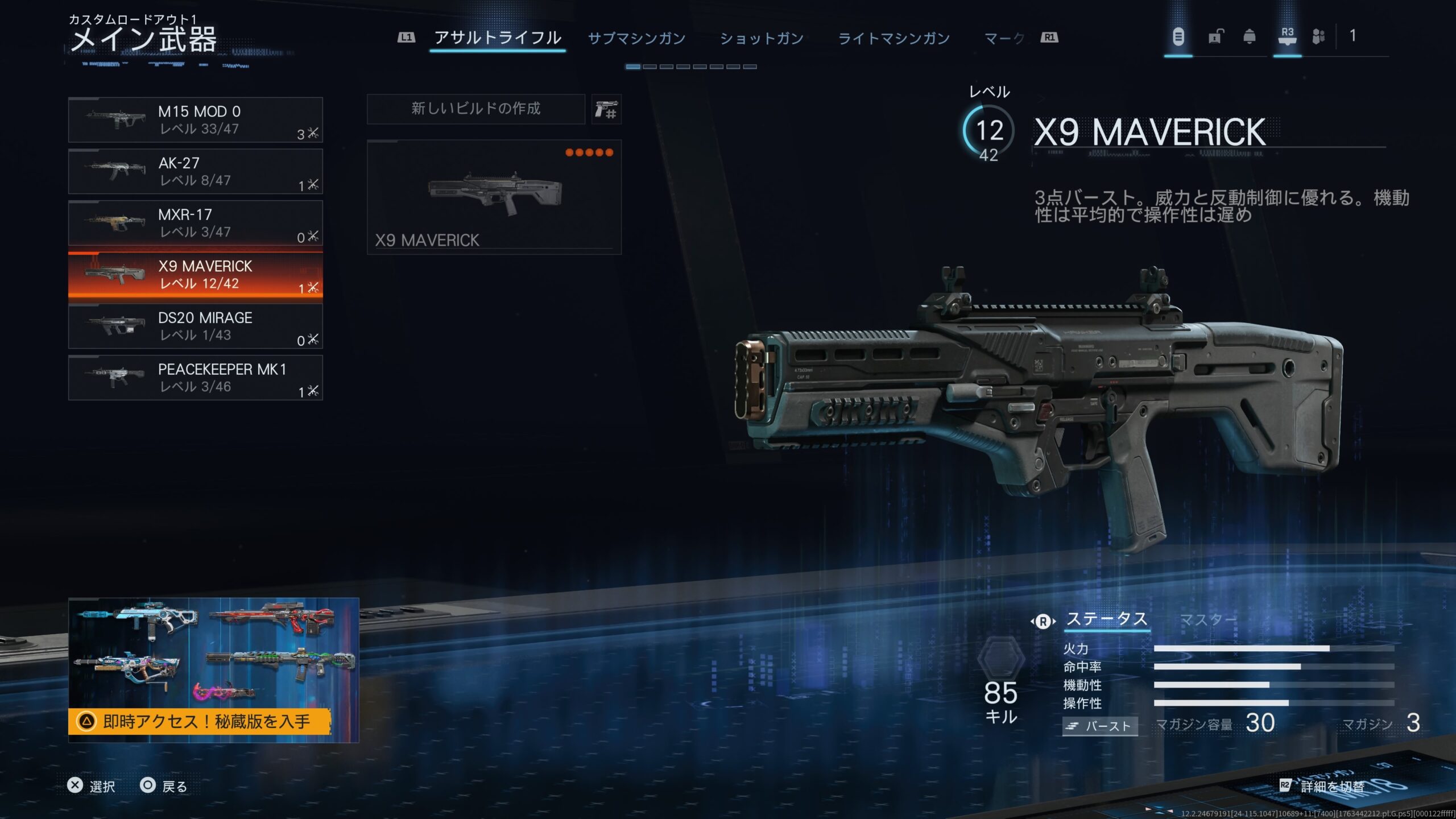
Task: Show the マスター mastery tab
Action: click(1208, 619)
